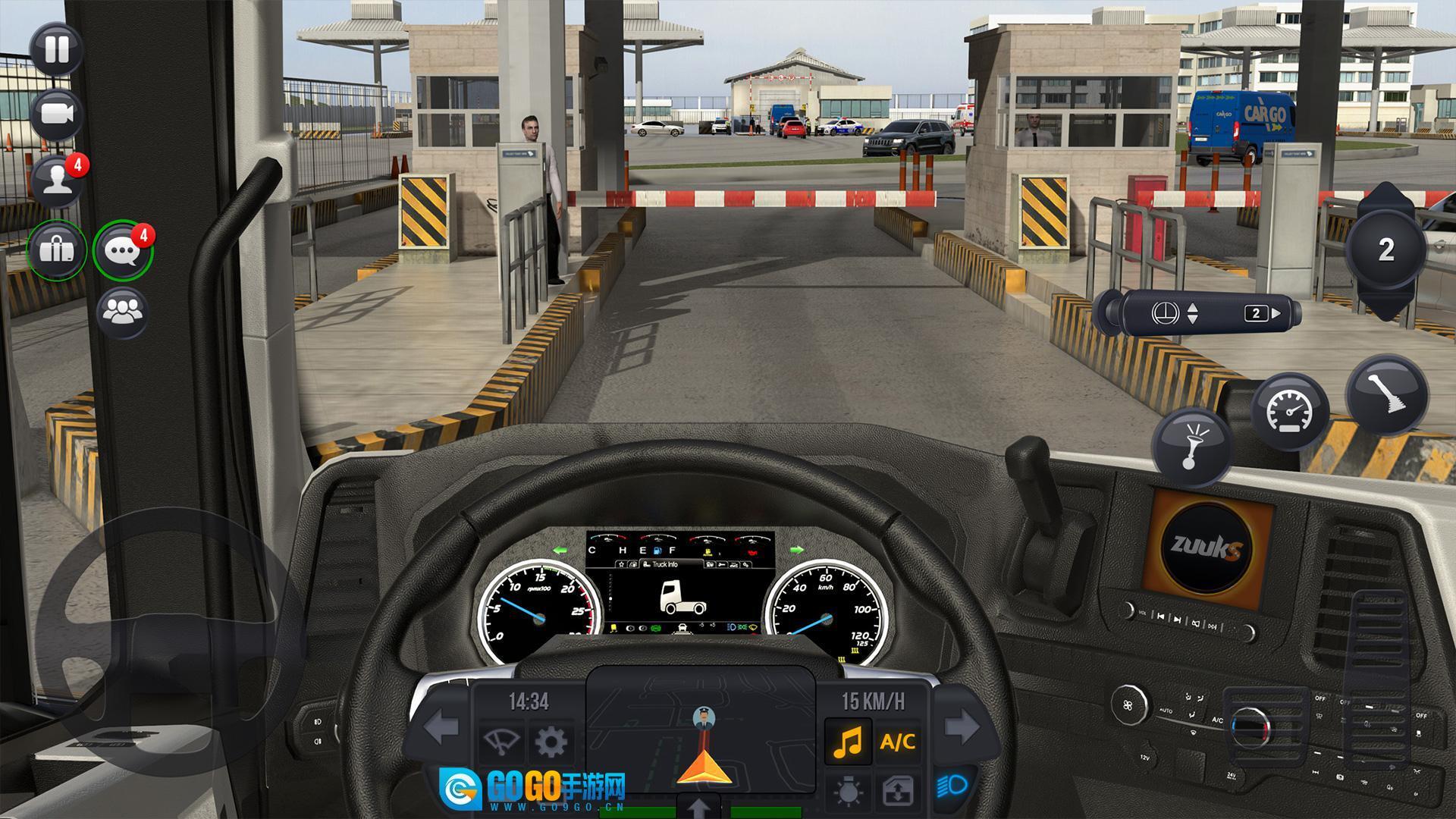The height and width of the screenshot is (819, 1456).
Task: Pause the game with the pause button
Action: click(57, 49)
